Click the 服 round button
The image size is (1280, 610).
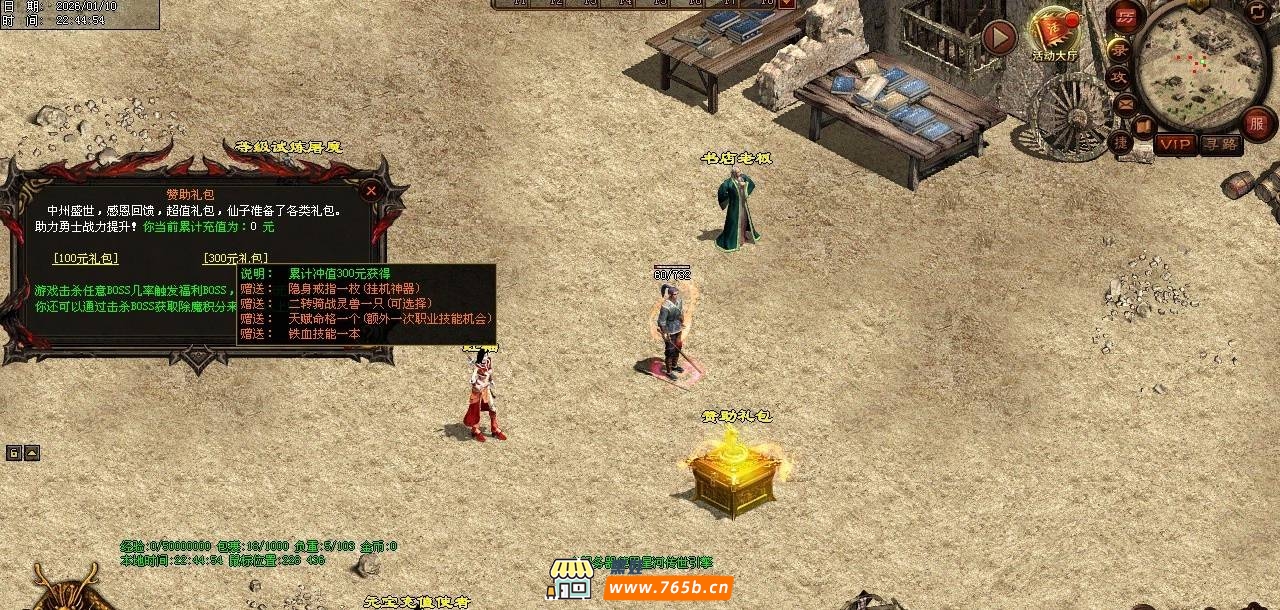1257,122
